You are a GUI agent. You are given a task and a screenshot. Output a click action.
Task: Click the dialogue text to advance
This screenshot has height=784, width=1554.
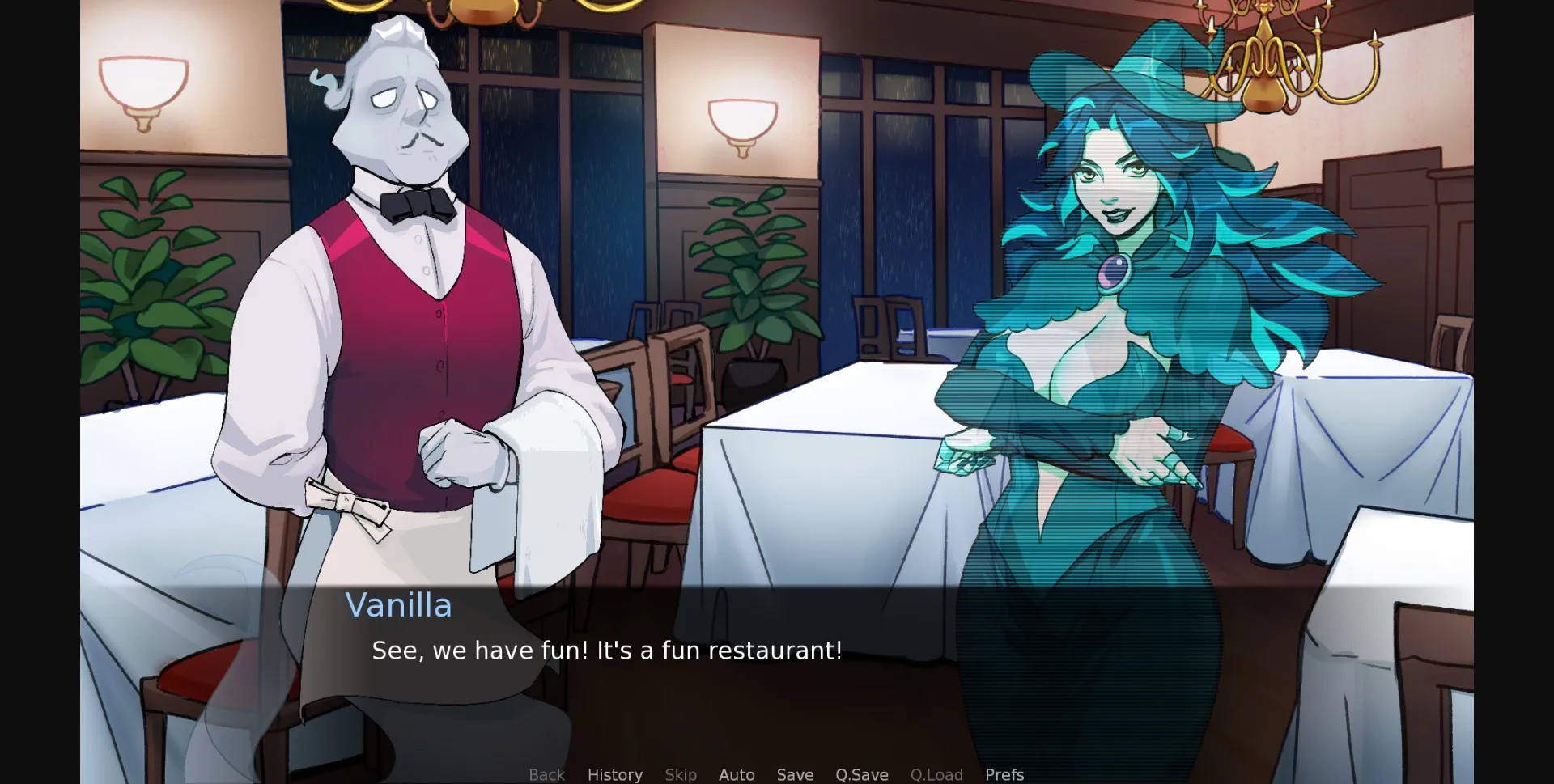click(x=607, y=650)
